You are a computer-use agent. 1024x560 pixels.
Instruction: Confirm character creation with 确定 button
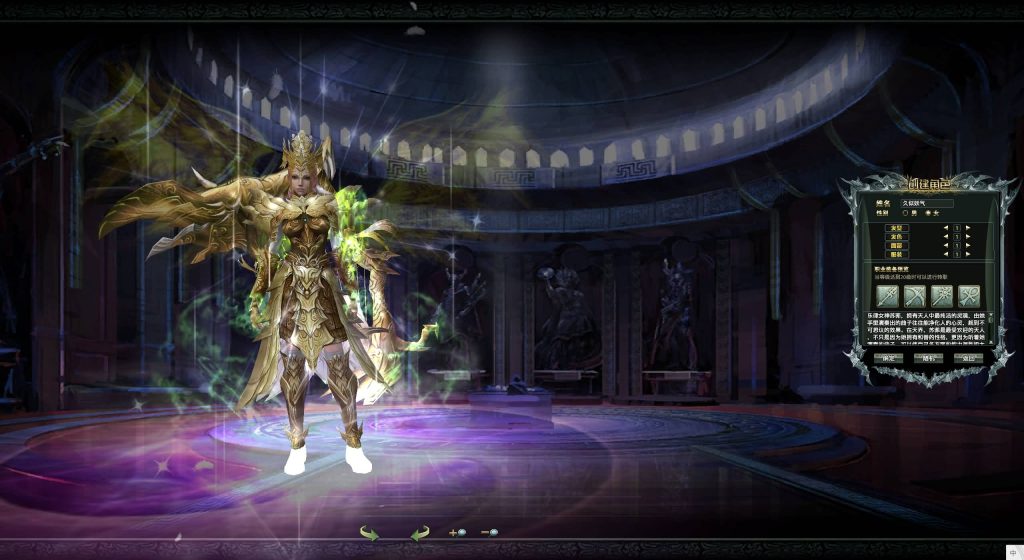pos(888,358)
